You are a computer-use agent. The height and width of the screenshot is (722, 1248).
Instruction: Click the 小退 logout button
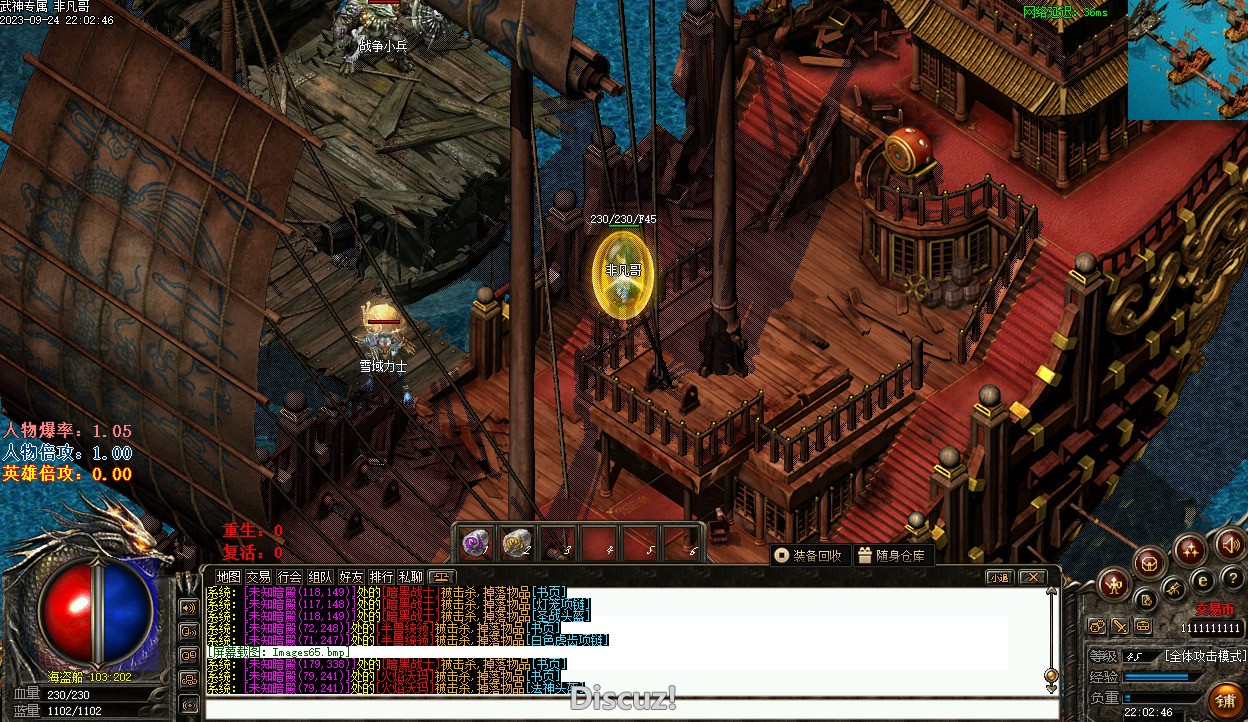pyautogui.click(x=999, y=577)
